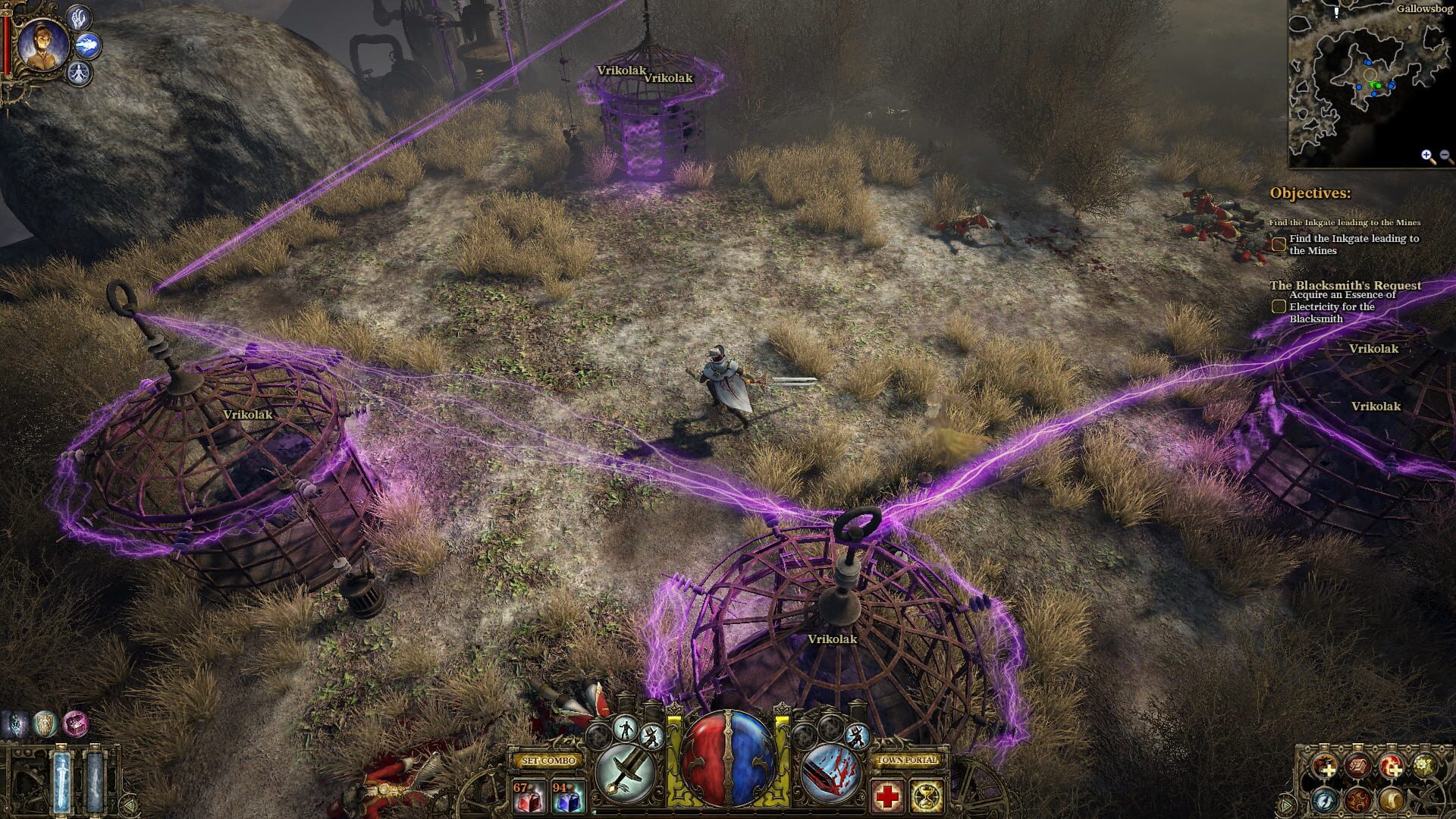Screen dimensions: 1456x819
Task: Zoom out on the minimap with the minus control
Action: pyautogui.click(x=1445, y=155)
